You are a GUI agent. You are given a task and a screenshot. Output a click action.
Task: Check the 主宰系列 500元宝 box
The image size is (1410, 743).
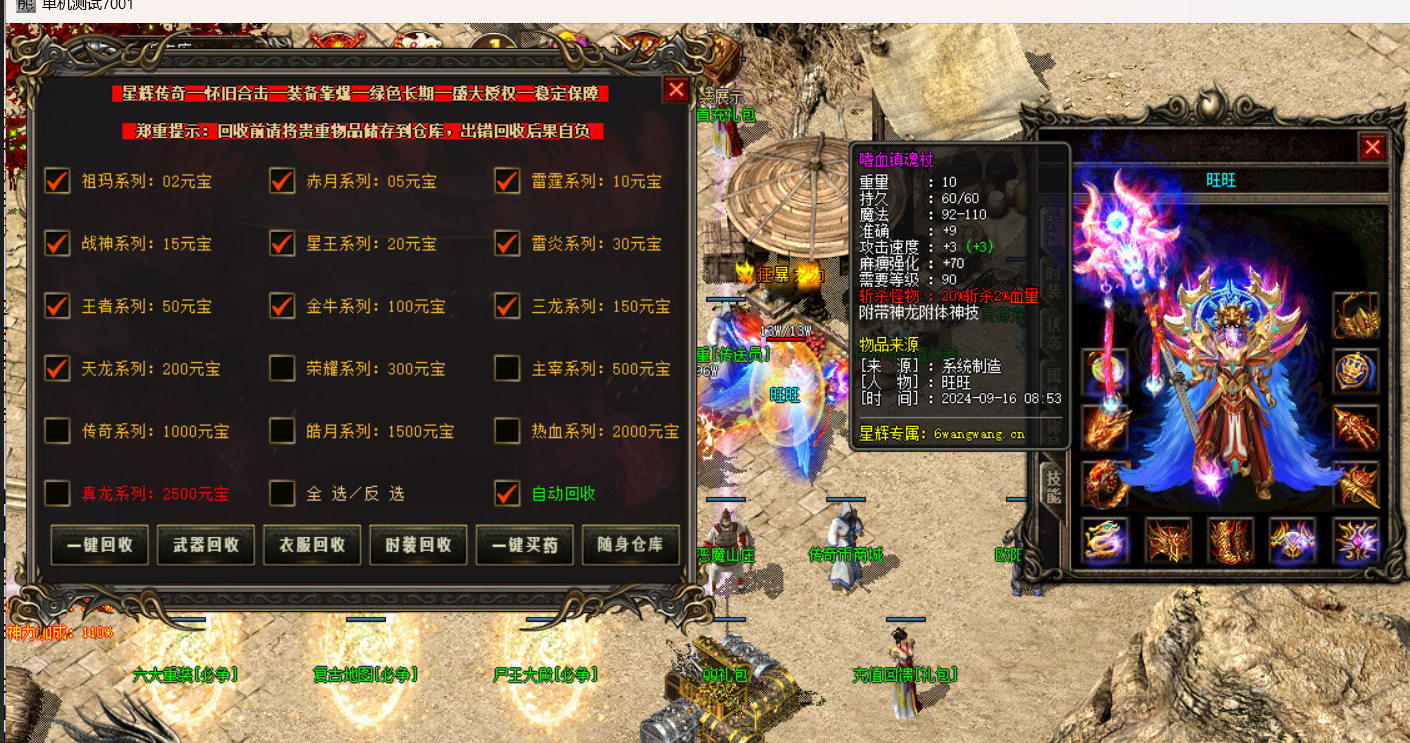tap(508, 369)
